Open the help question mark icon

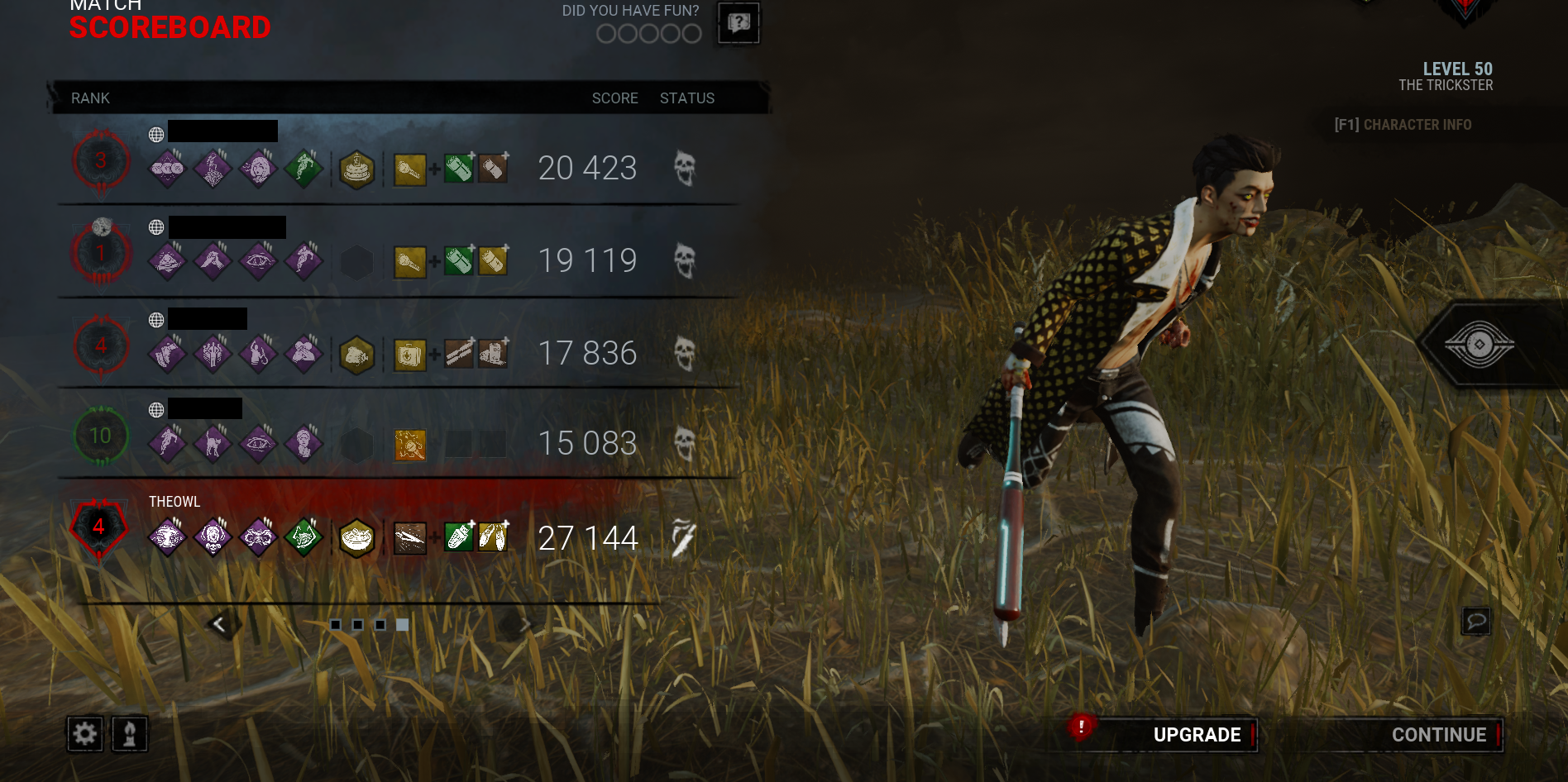pyautogui.click(x=739, y=22)
